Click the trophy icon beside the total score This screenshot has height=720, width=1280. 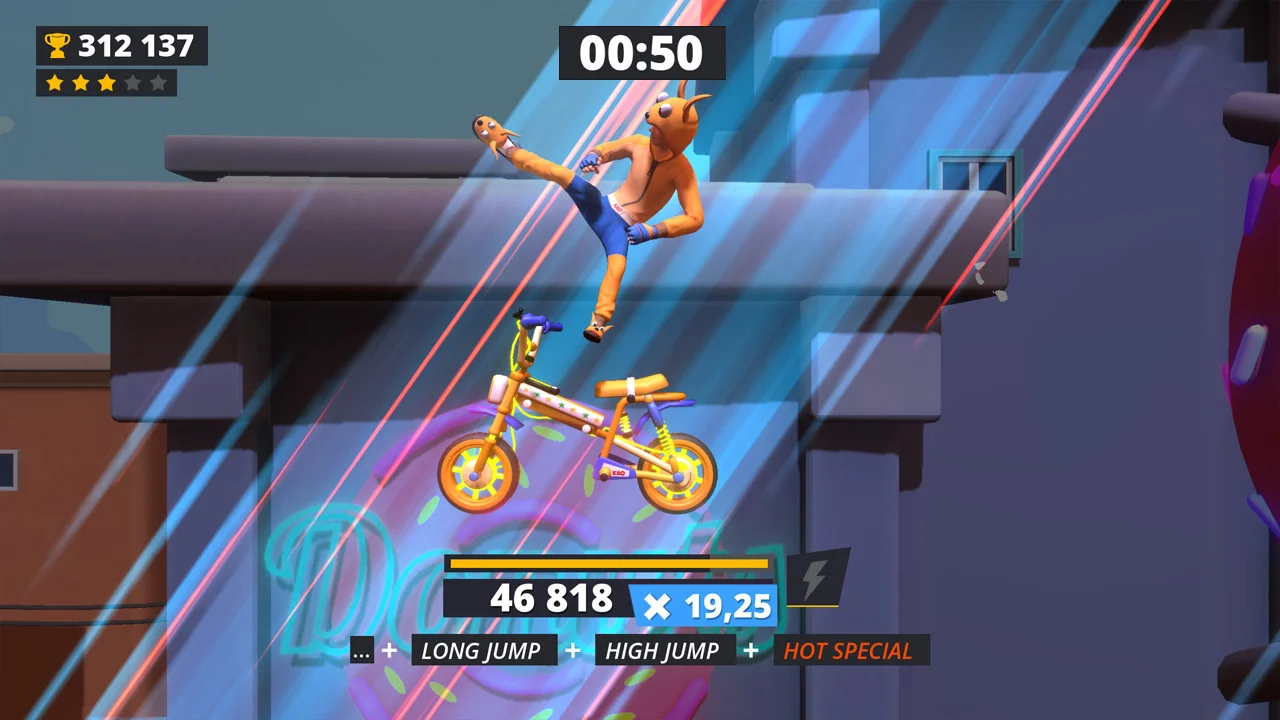click(x=57, y=44)
